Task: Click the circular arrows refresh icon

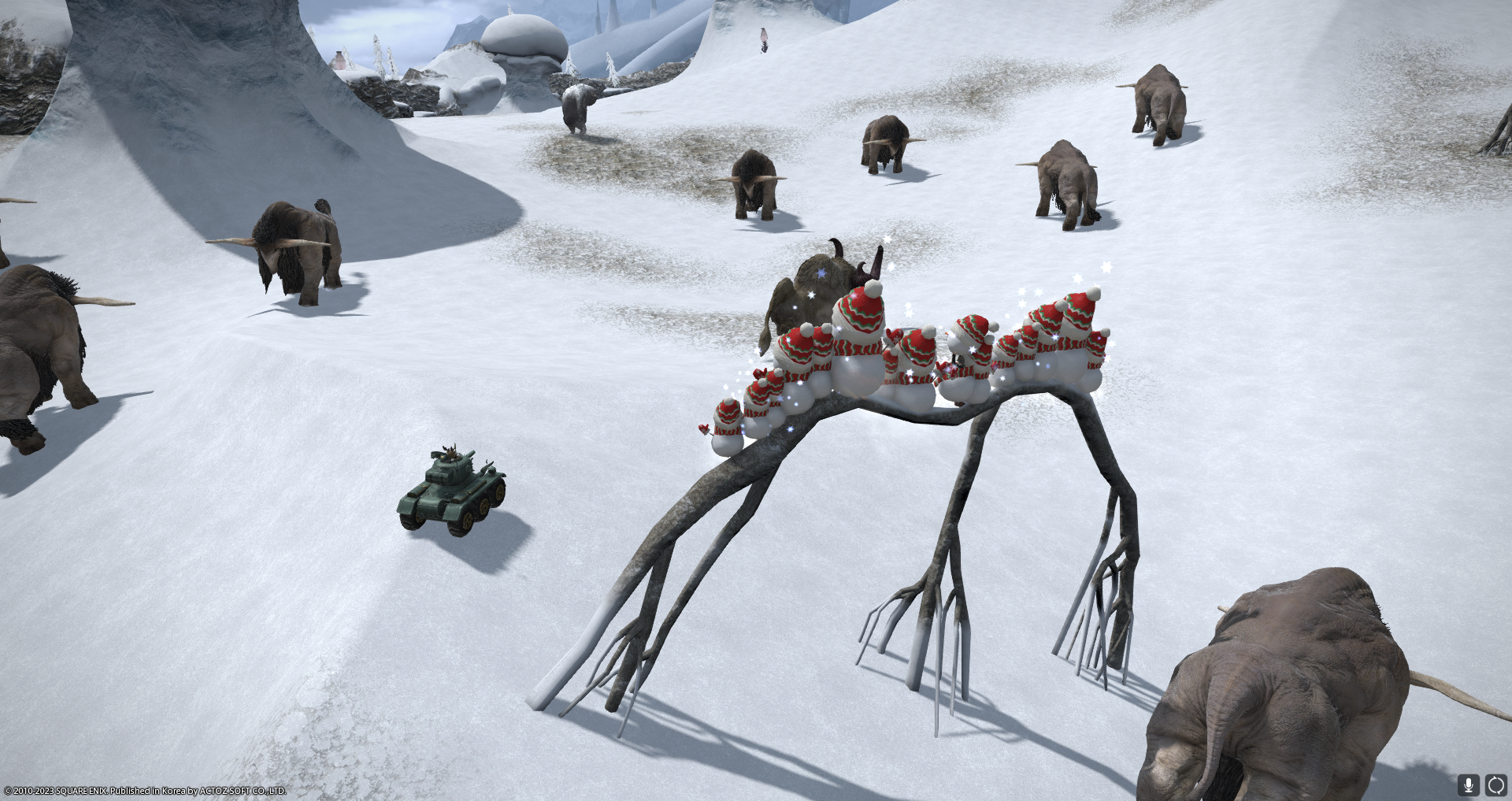Action: [1495, 784]
